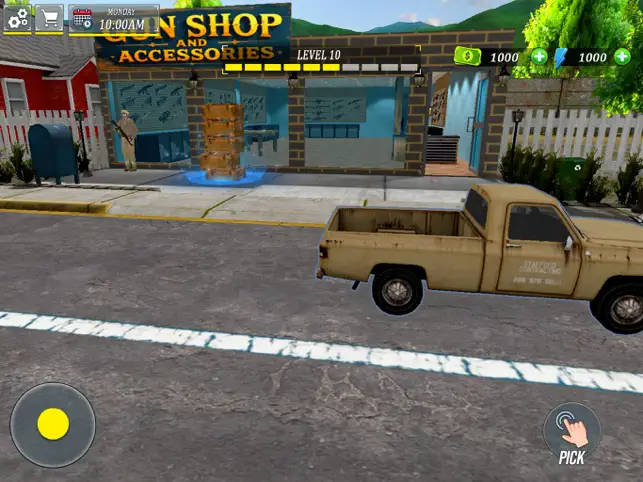Tap the PICK action button
The height and width of the screenshot is (482, 643).
[x=571, y=432]
